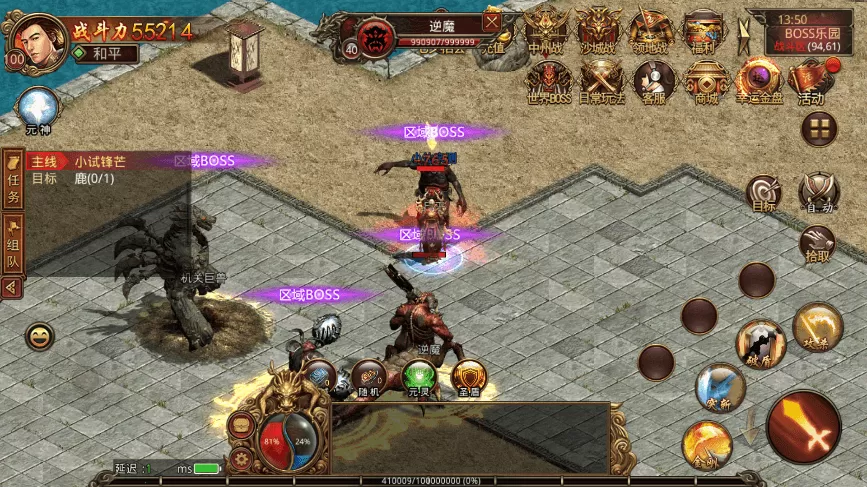This screenshot has width=867, height=487.
Task: Open the 活动 events flag
Action: (x=810, y=80)
